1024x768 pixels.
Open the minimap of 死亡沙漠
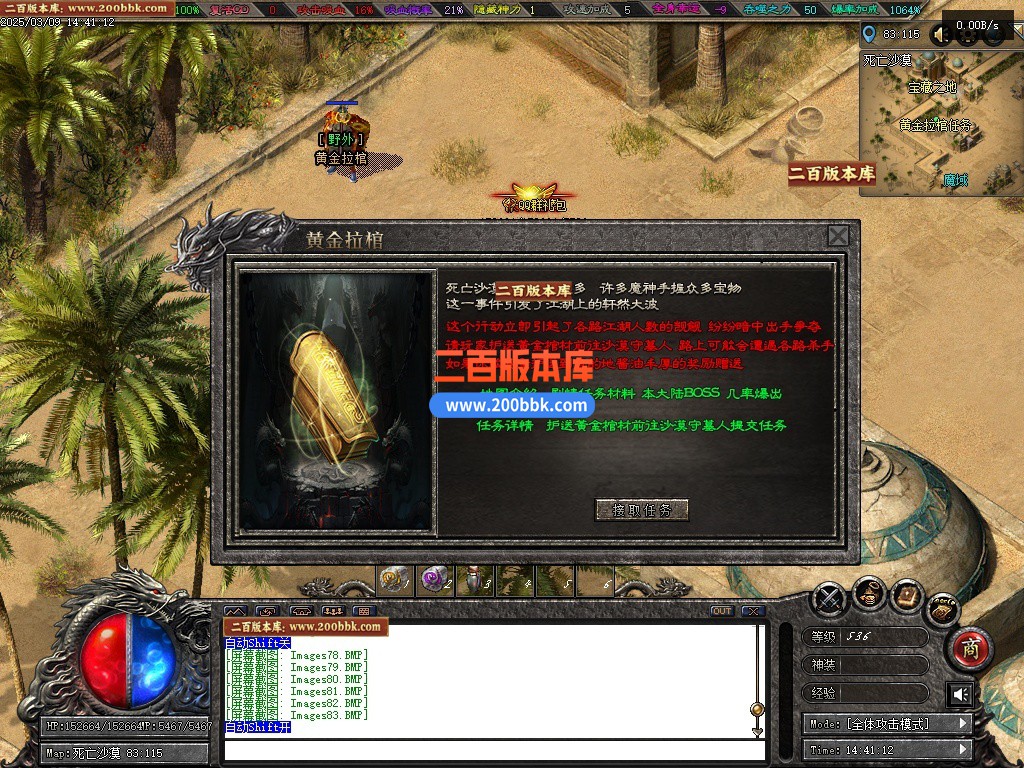coord(938,122)
